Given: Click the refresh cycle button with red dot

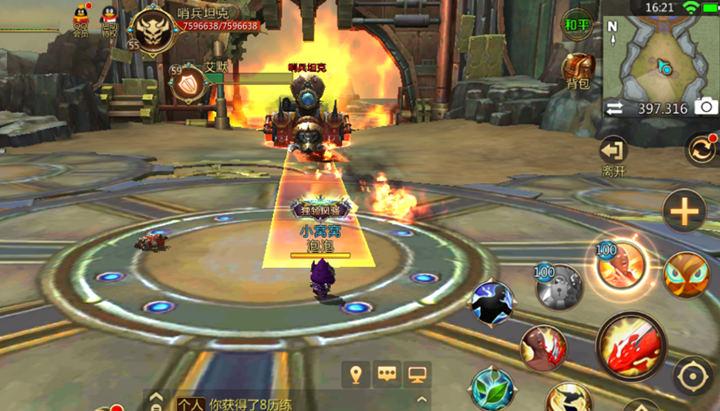Looking at the screenshot, I should coord(700,149).
